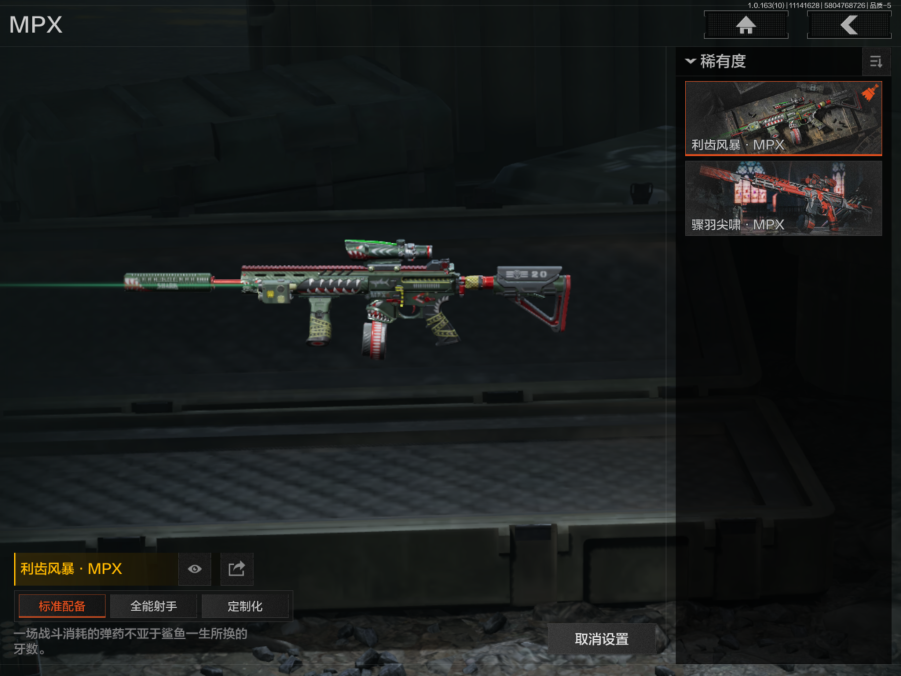The width and height of the screenshot is (901, 676).
Task: Choose the 骤羽尖啸 · MPX skin thumbnail
Action: [x=783, y=198]
